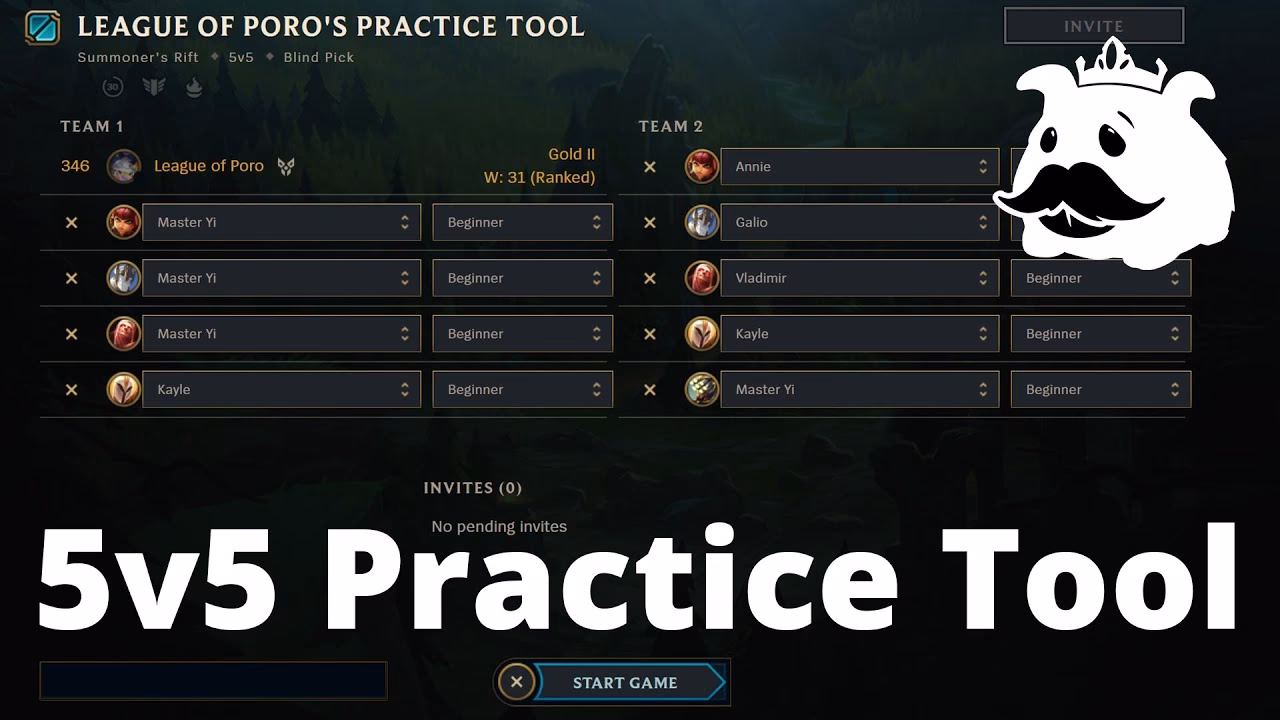
Task: Open the Beginner difficulty dropdown for Galio
Action: coord(1100,222)
